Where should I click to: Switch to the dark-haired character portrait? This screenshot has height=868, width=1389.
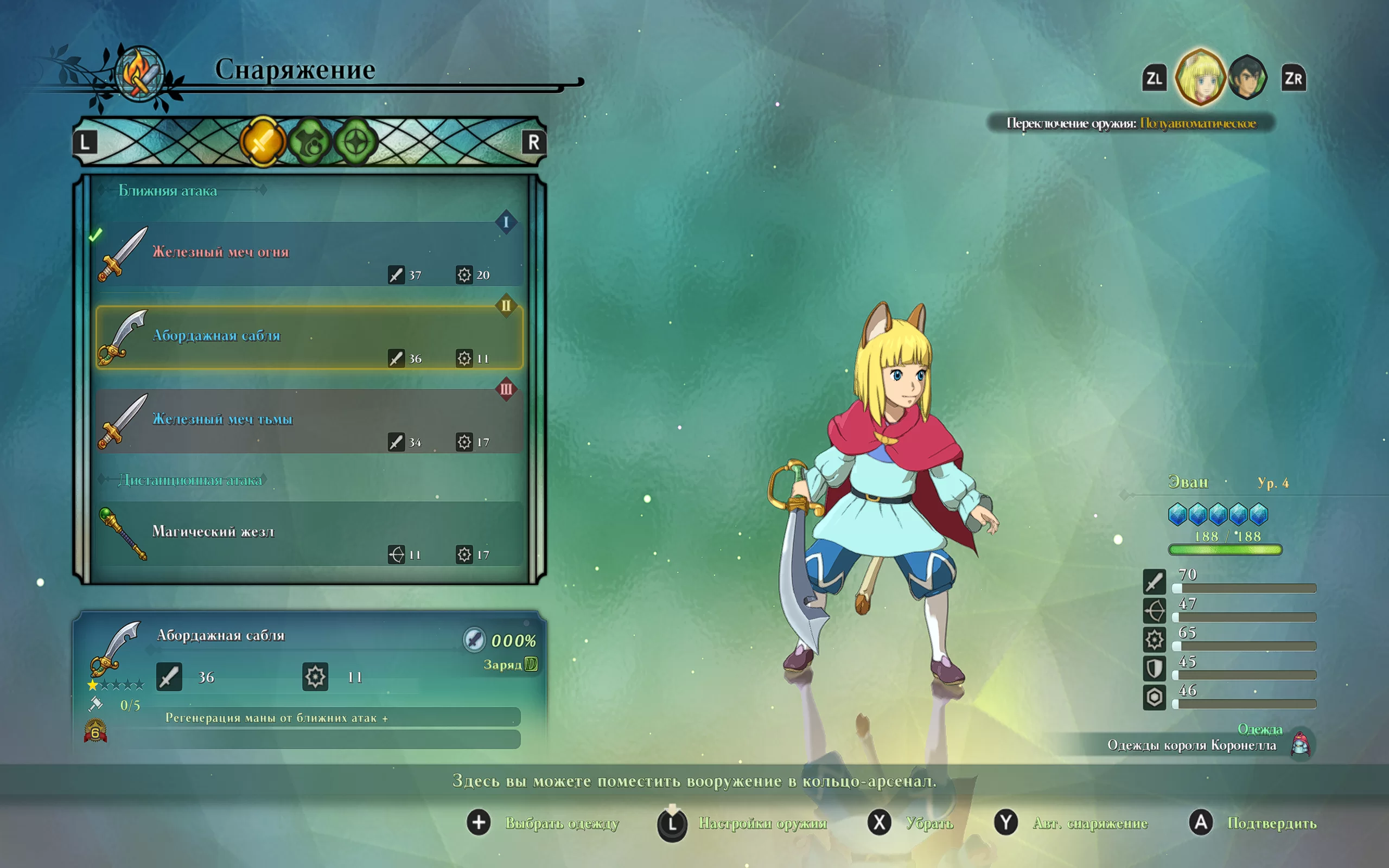[x=1247, y=78]
